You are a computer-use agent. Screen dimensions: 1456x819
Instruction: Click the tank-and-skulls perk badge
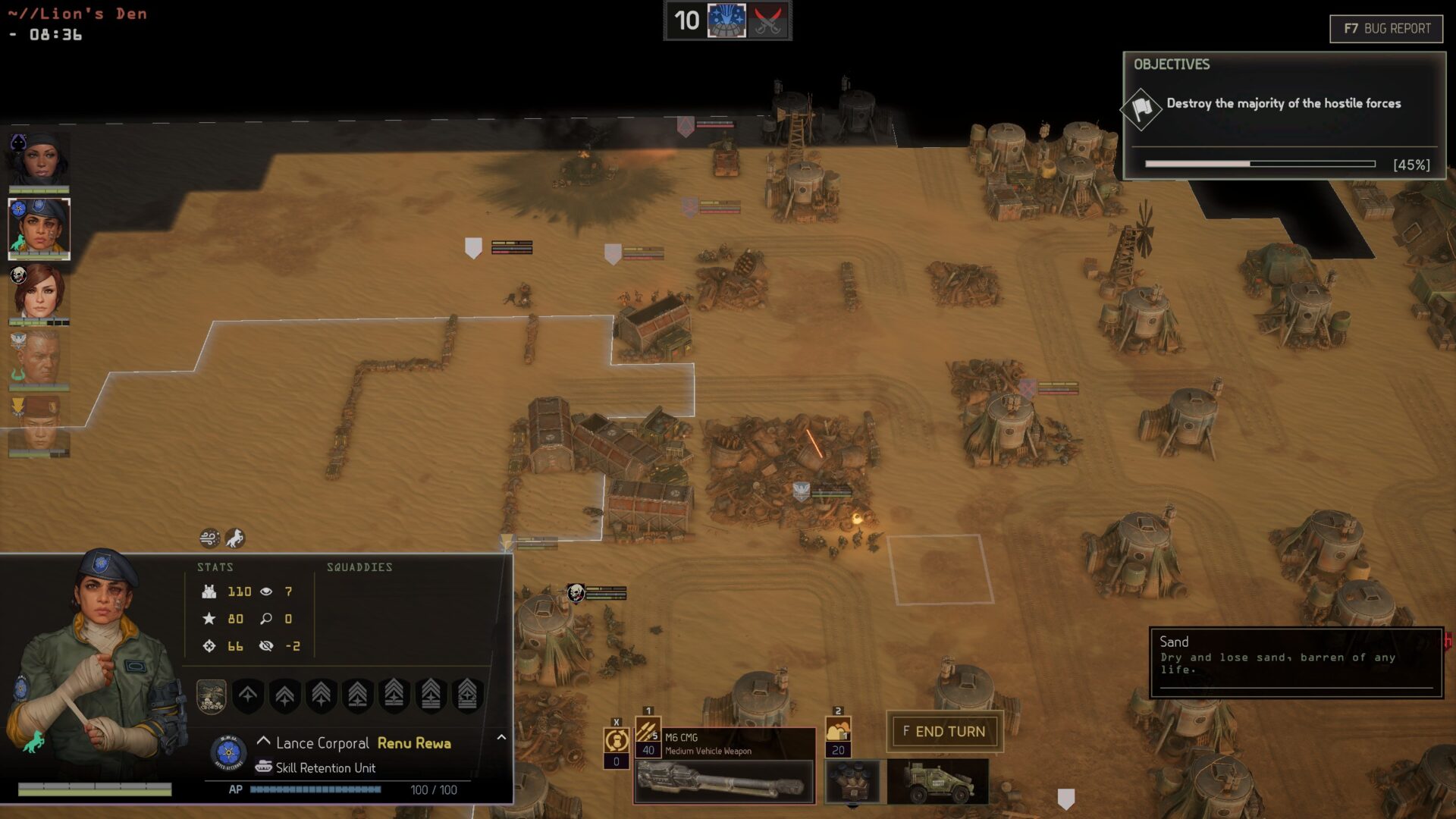[x=212, y=695]
